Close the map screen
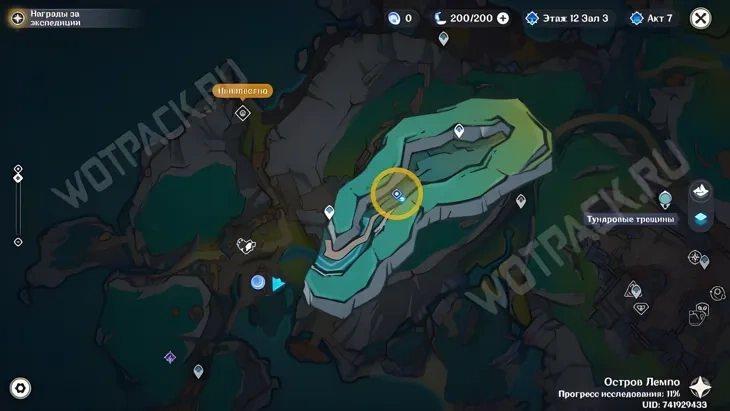Screen dimensions: 730x411 coord(701,18)
